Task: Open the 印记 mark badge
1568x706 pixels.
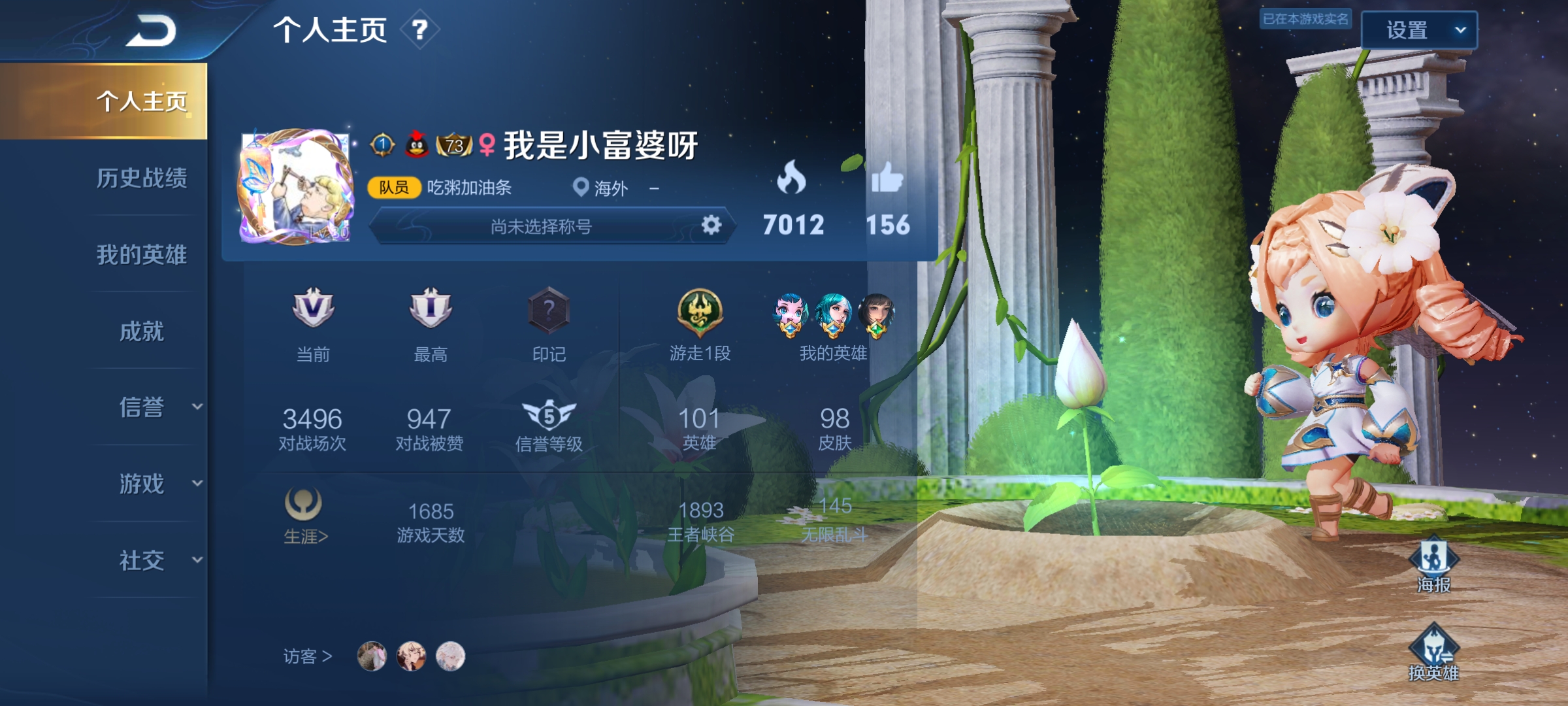Action: [x=549, y=310]
